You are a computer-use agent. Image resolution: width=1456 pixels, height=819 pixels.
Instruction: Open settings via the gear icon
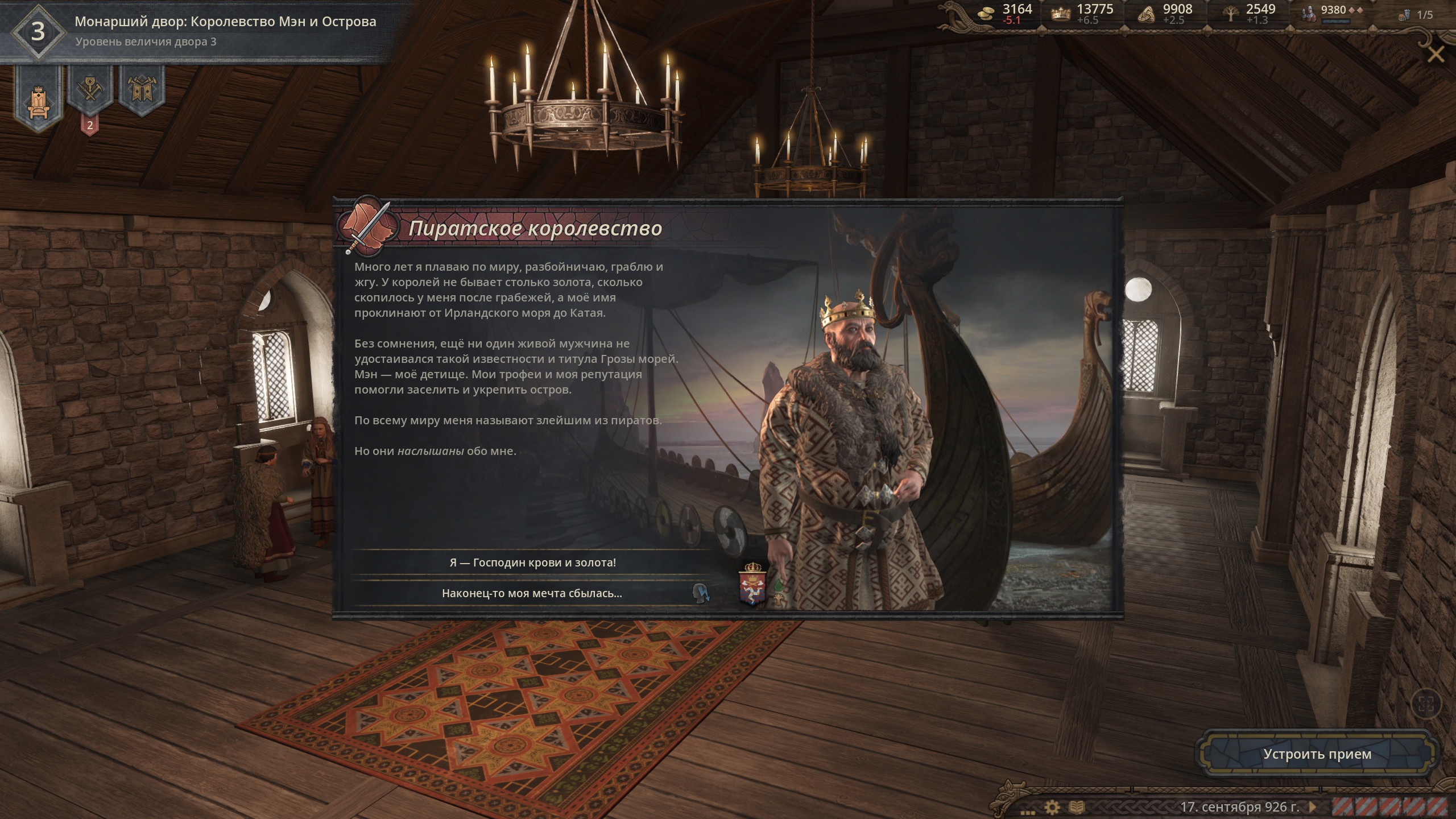point(1052,806)
